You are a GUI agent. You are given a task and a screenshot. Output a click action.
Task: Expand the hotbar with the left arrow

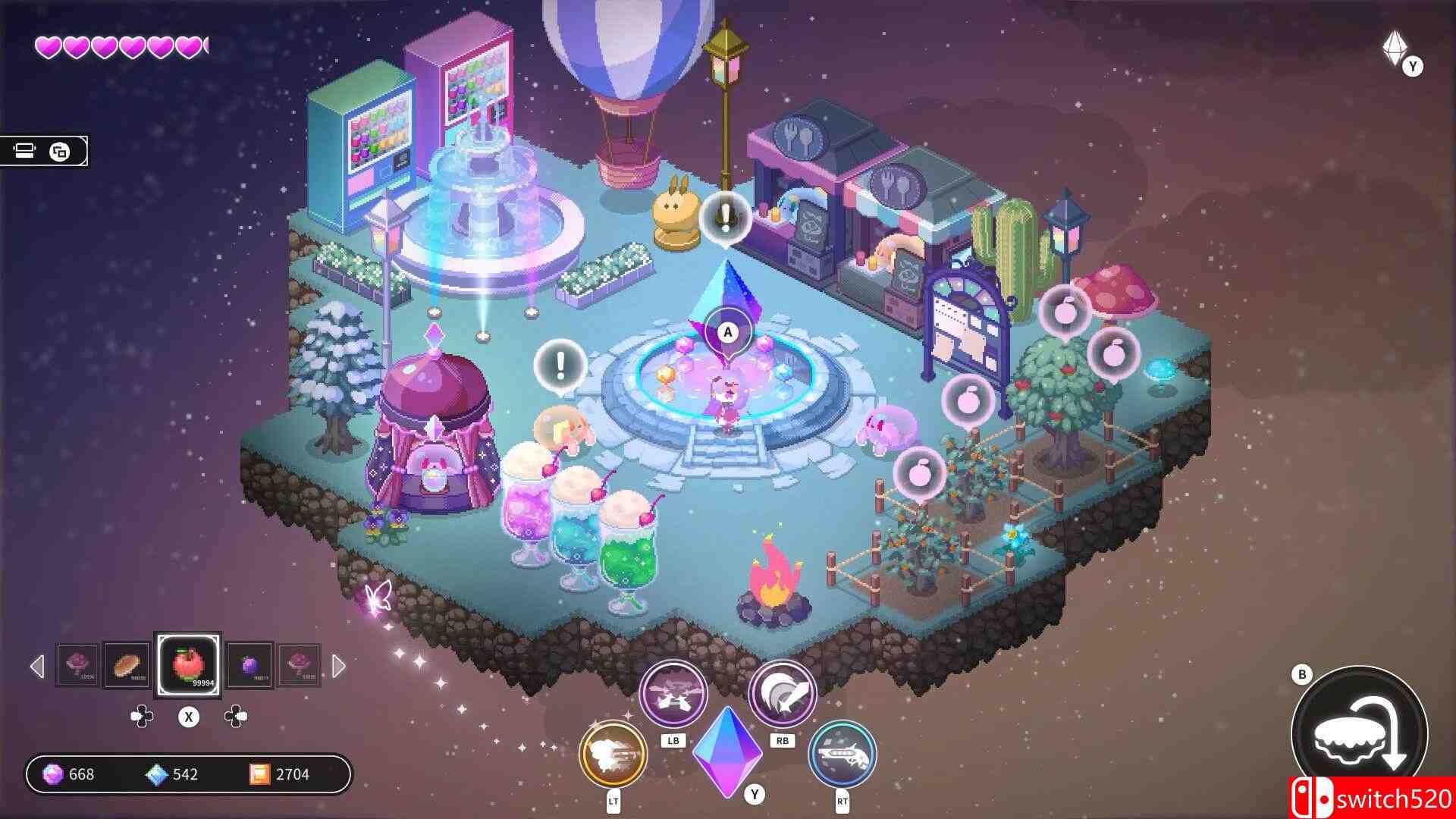pyautogui.click(x=36, y=667)
